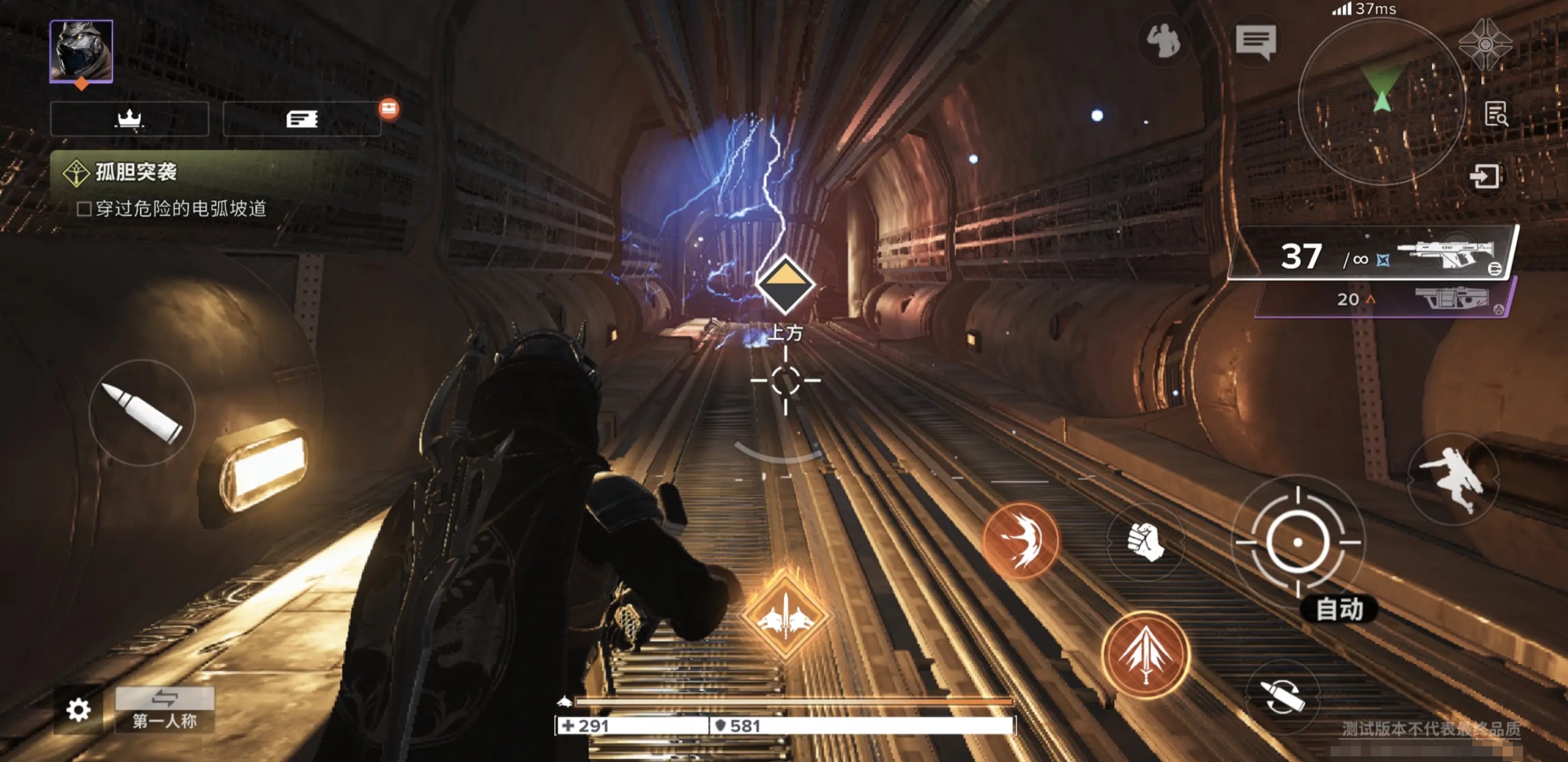
Task: Activate the jump dash figure button
Action: (1453, 479)
